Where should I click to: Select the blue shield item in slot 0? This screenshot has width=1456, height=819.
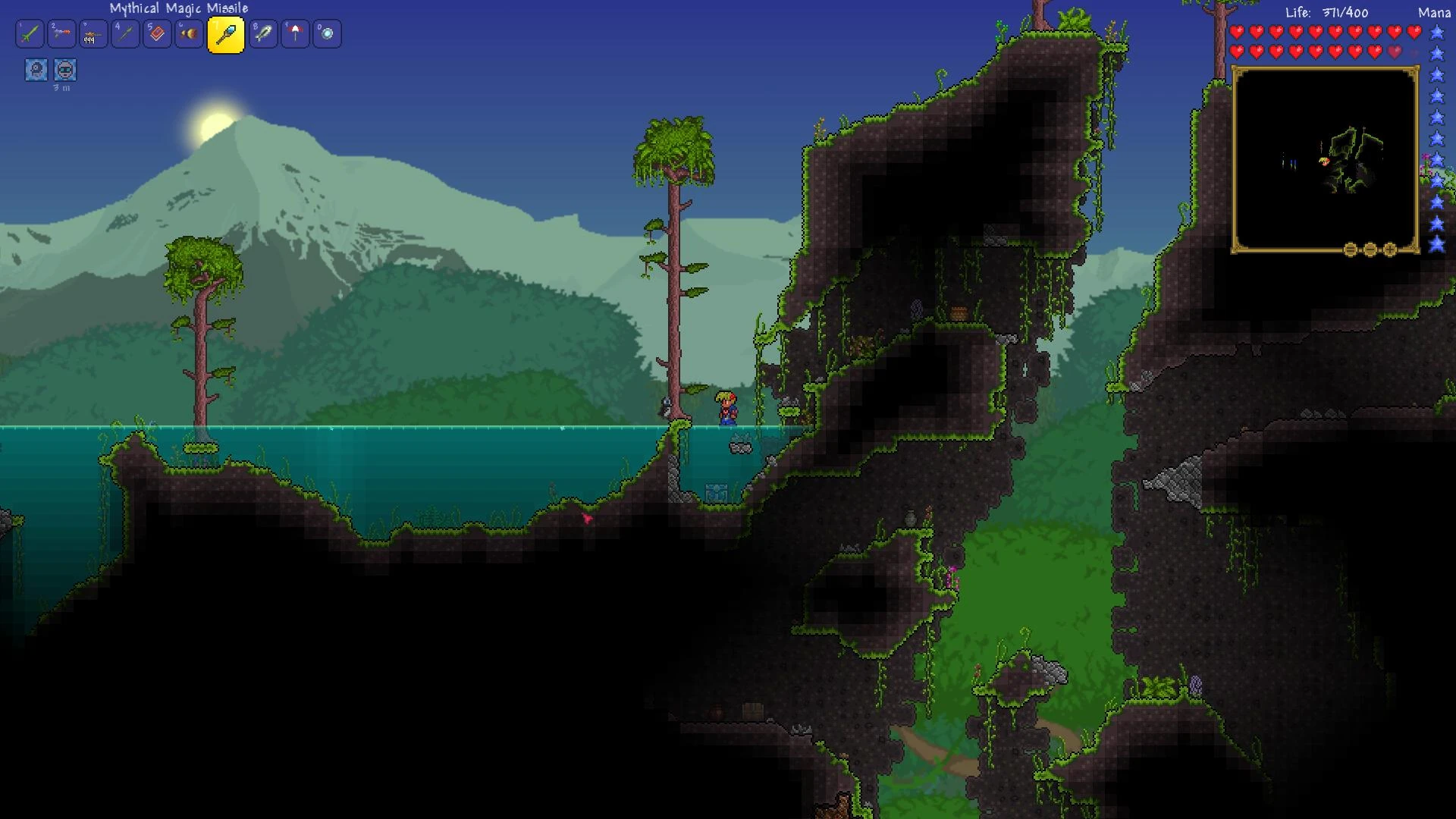327,33
